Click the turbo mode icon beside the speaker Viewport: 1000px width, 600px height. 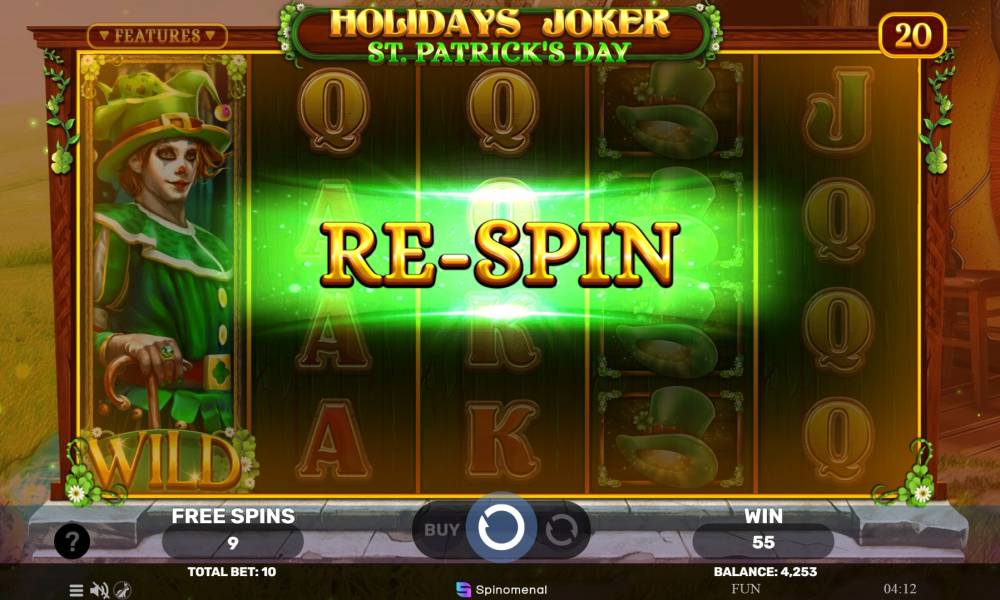coord(122,590)
